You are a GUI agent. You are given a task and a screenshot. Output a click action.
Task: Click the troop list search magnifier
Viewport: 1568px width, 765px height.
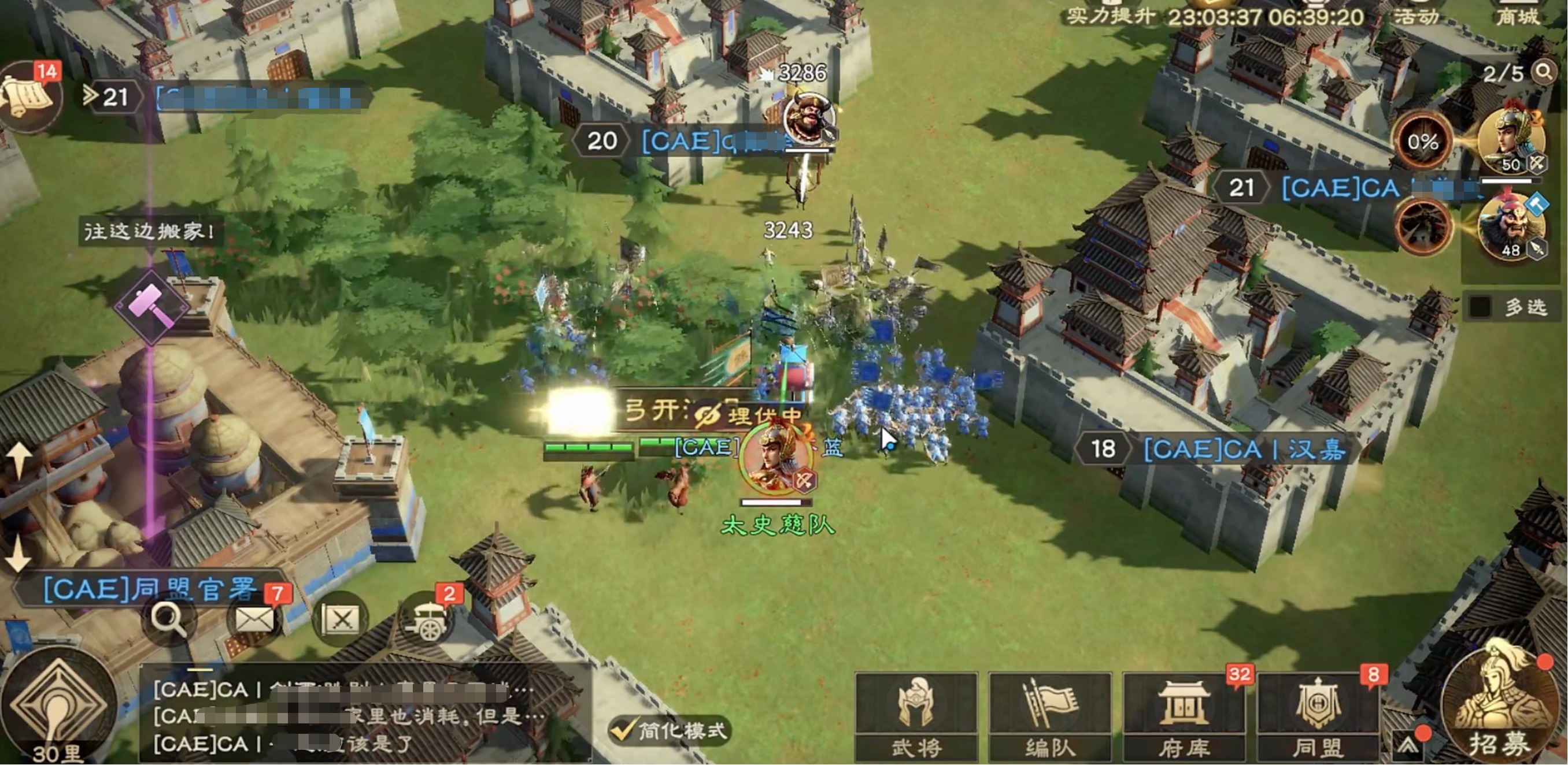coord(1544,72)
